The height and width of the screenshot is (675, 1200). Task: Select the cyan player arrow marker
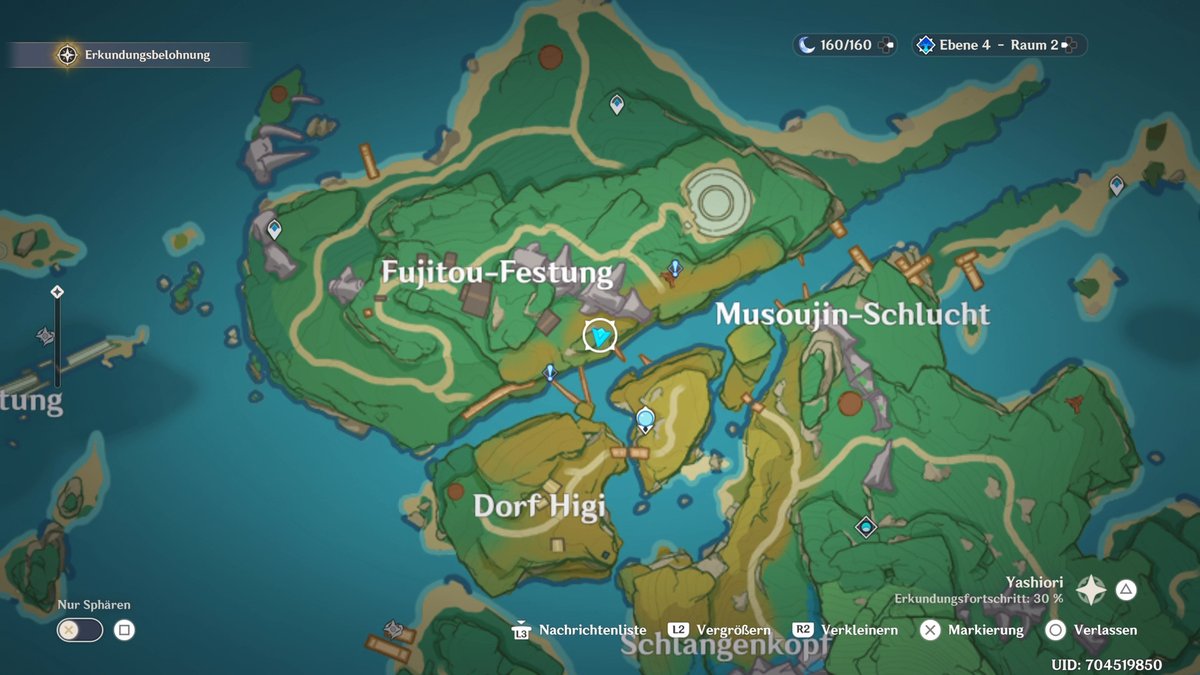tap(599, 336)
